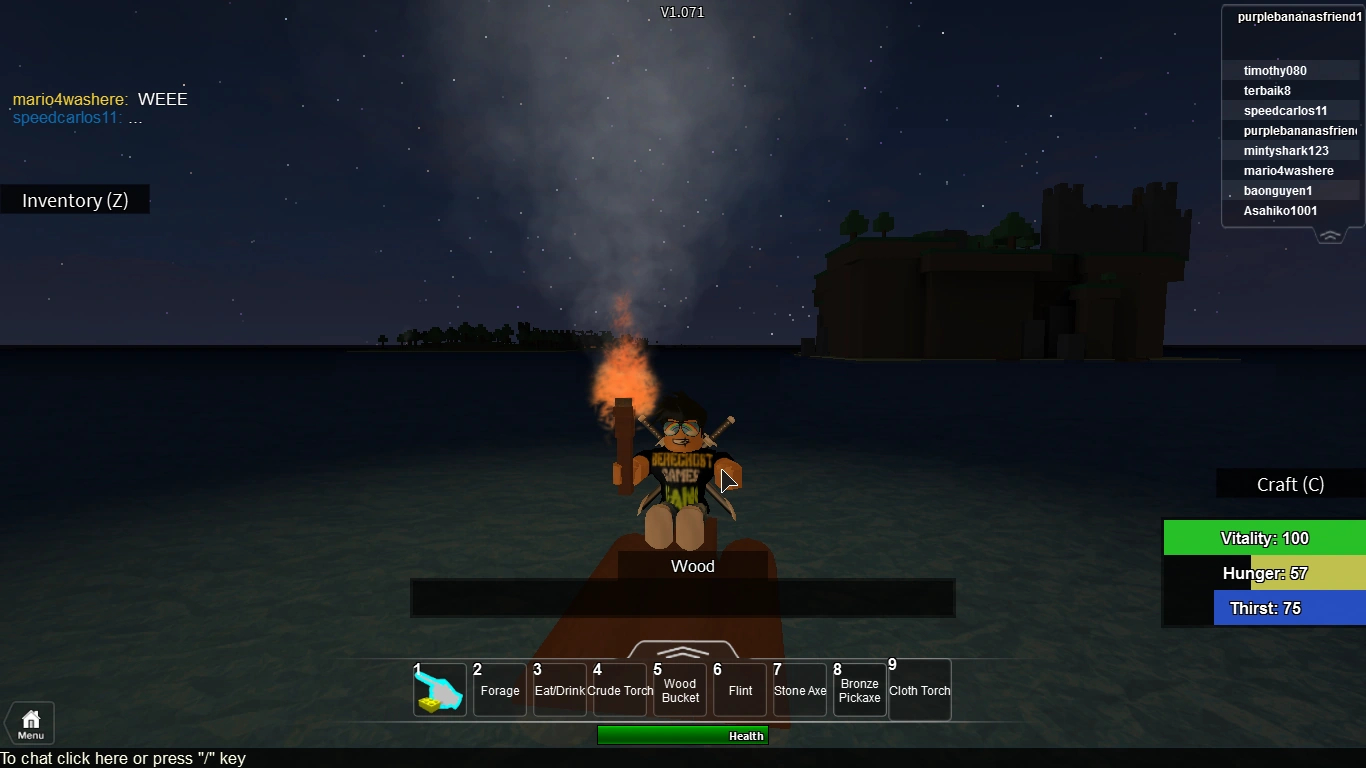Equip the Bronze Pickaxe
This screenshot has width=1366, height=768.
click(x=859, y=689)
